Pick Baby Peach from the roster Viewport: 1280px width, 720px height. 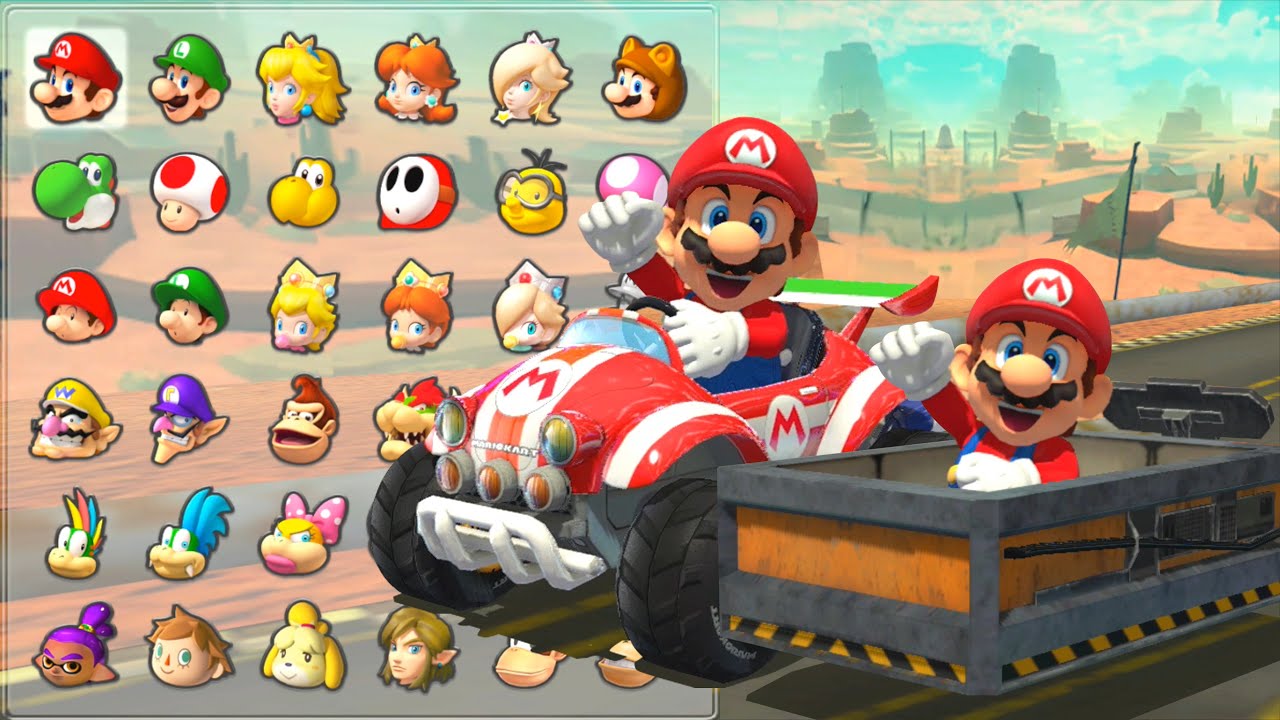click(x=303, y=305)
